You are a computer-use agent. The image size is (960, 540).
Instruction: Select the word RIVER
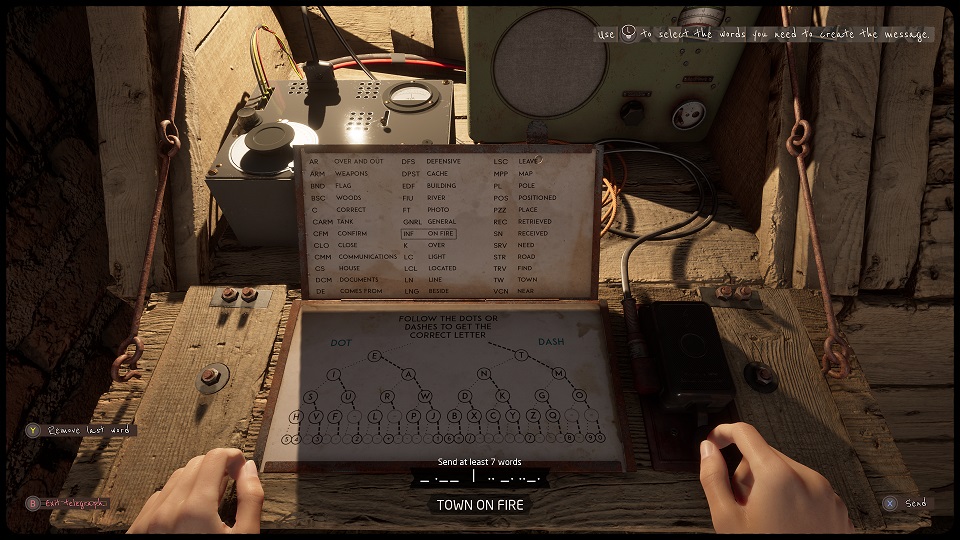point(435,197)
